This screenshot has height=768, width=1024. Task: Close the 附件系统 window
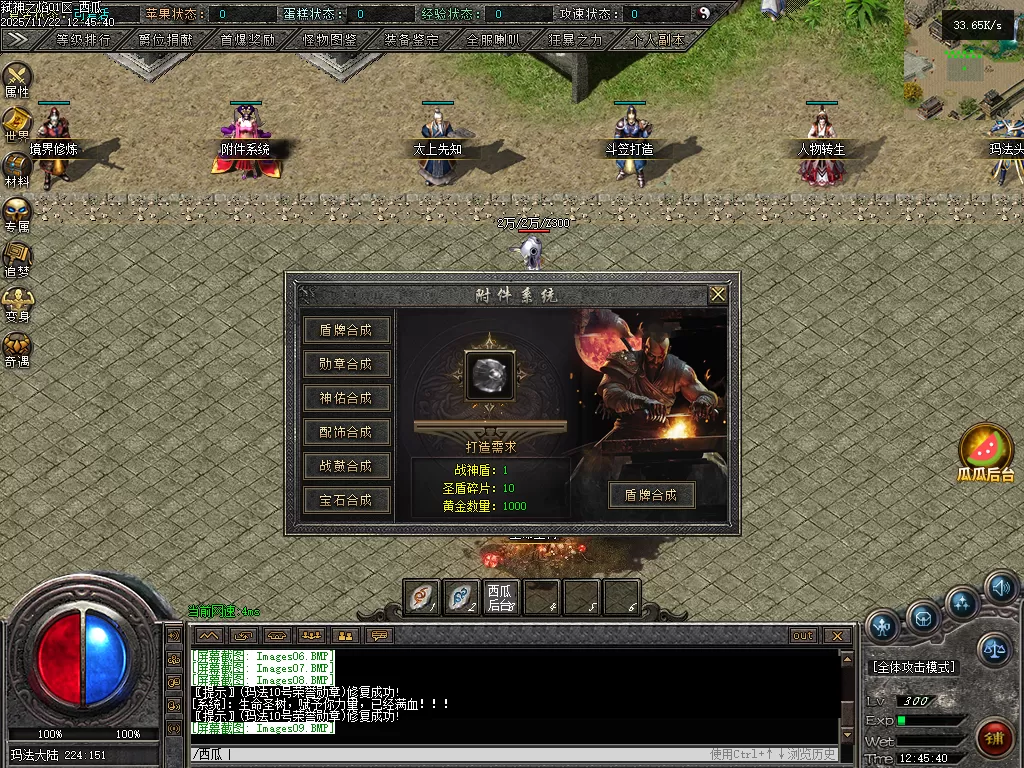coord(717,295)
